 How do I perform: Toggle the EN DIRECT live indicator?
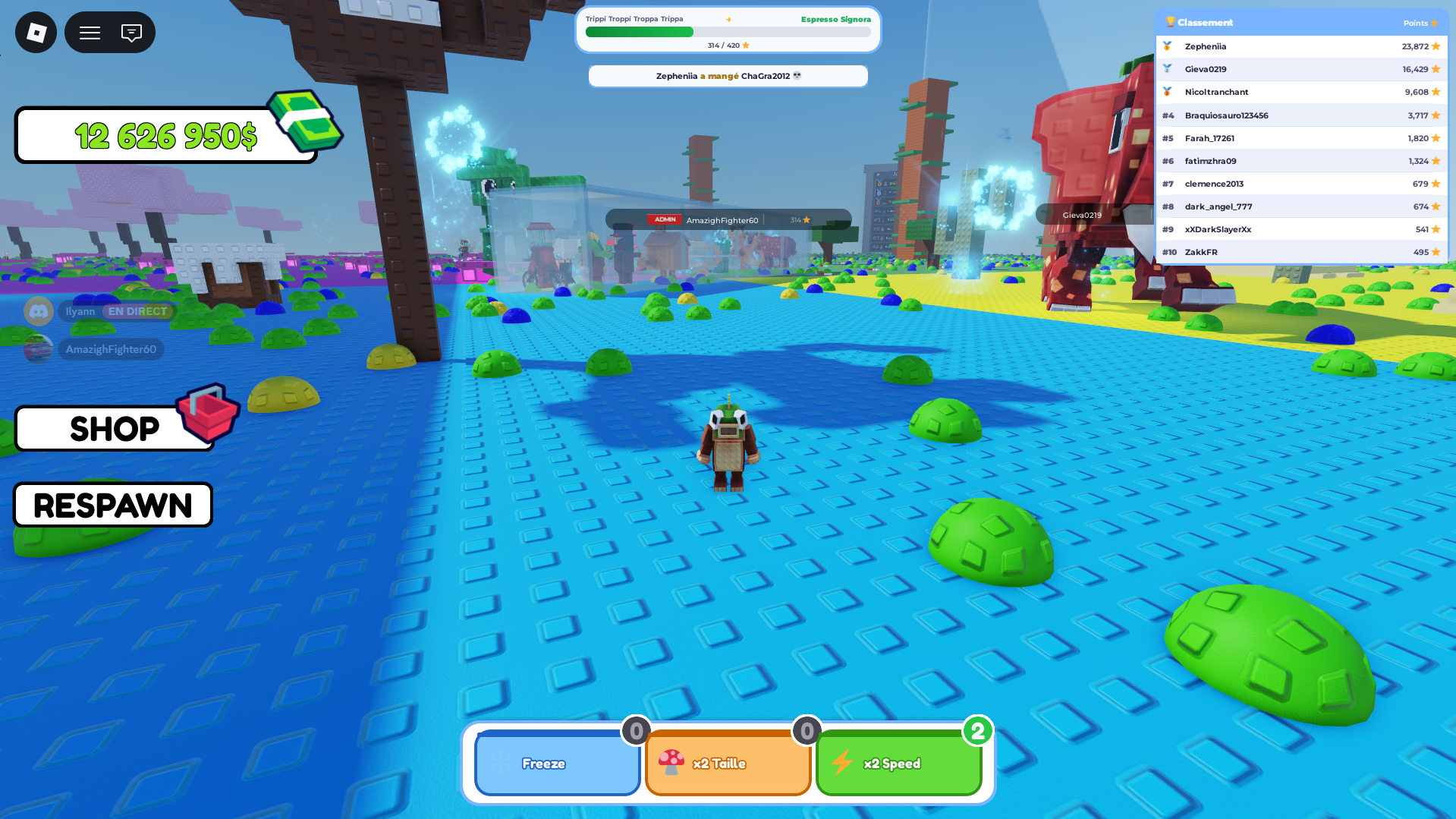137,311
